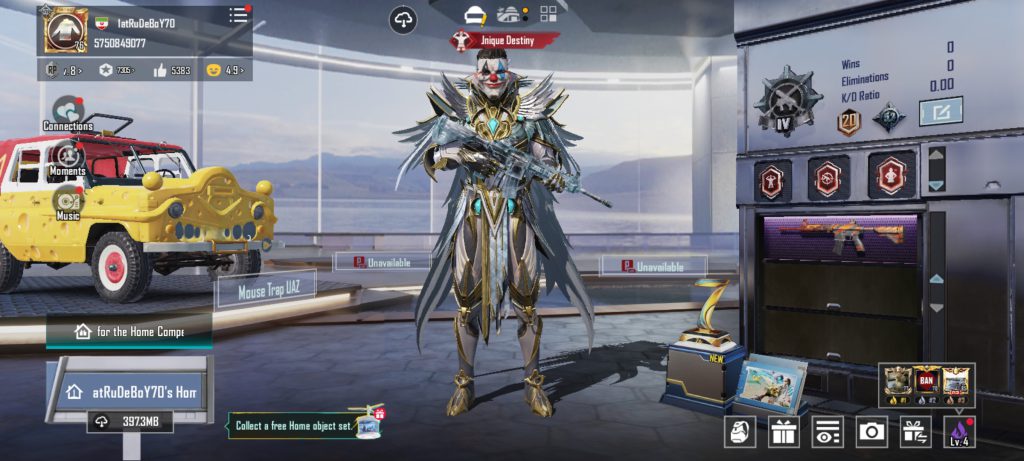The width and height of the screenshot is (1024, 461).
Task: Open the gift exchange icon
Action: (915, 431)
